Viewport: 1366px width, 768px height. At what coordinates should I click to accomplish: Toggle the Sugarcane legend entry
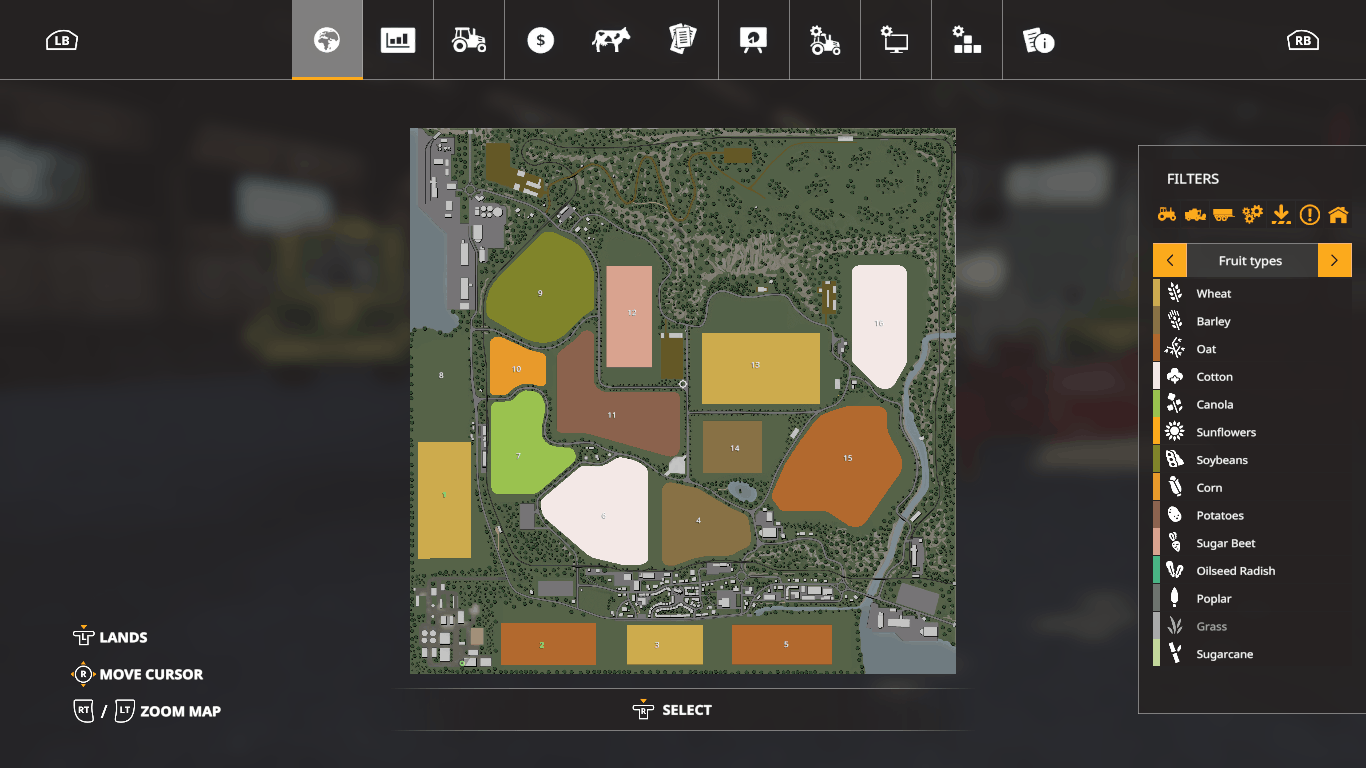coord(1224,655)
